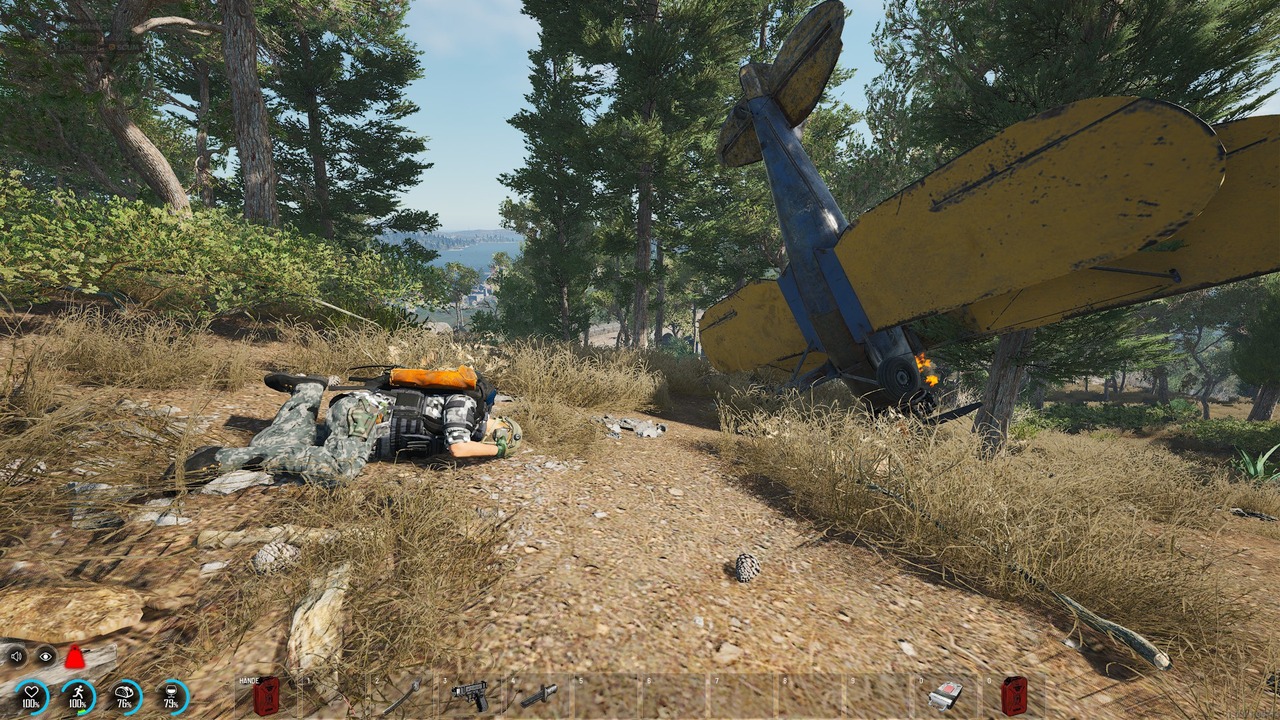This screenshot has height=720, width=1280.
Task: Select the HÄNDE slot with the jerry can
Action: tap(265, 695)
